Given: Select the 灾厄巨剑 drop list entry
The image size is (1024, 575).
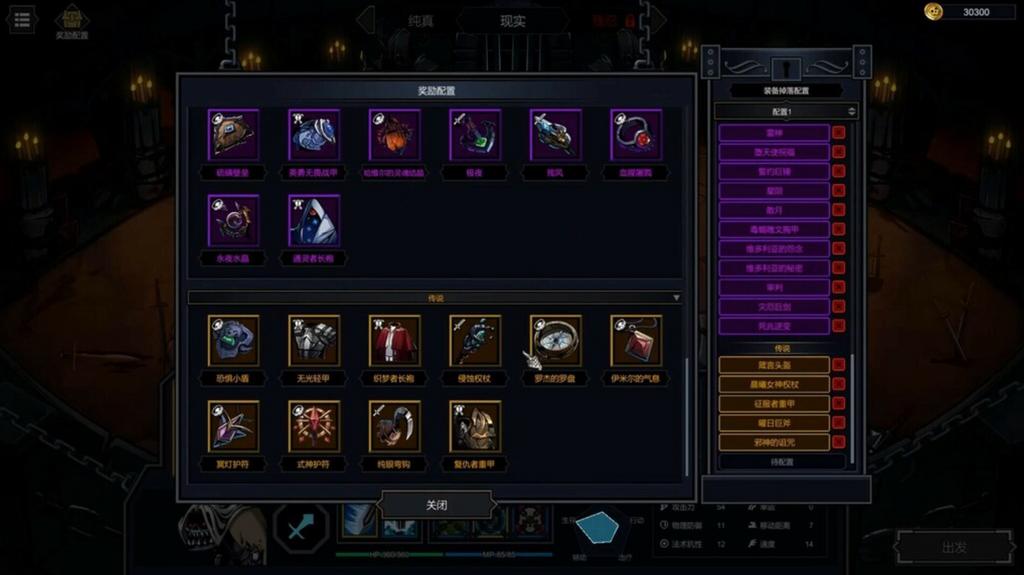Looking at the screenshot, I should (774, 307).
